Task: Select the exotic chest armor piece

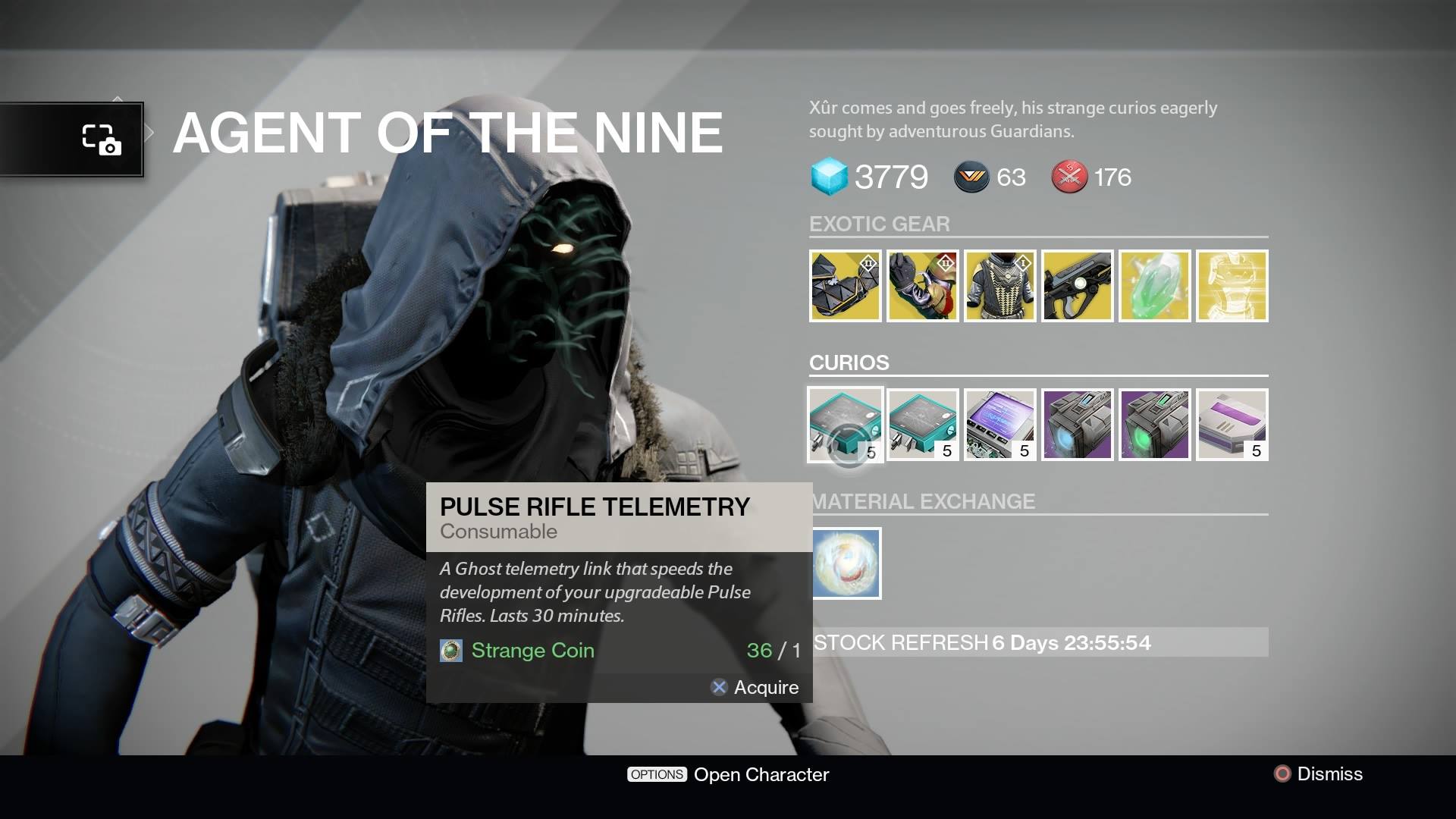Action: pyautogui.click(x=999, y=286)
